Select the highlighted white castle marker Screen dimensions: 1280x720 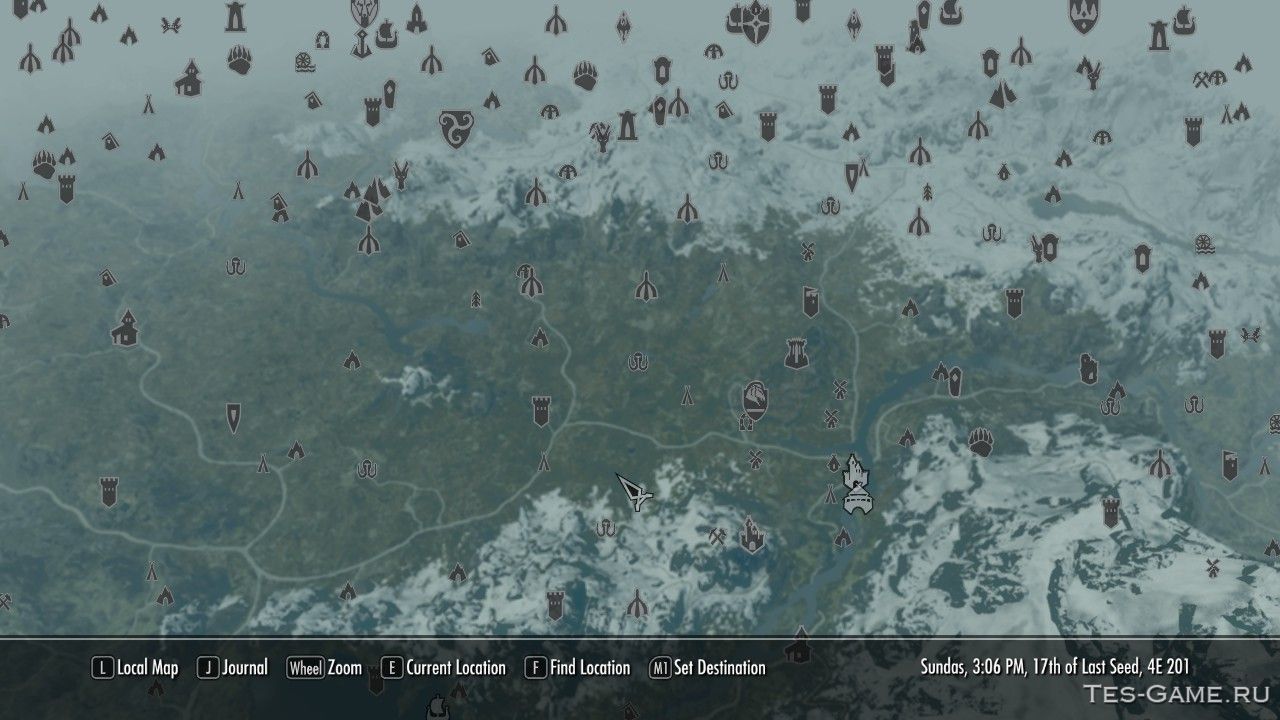(856, 486)
